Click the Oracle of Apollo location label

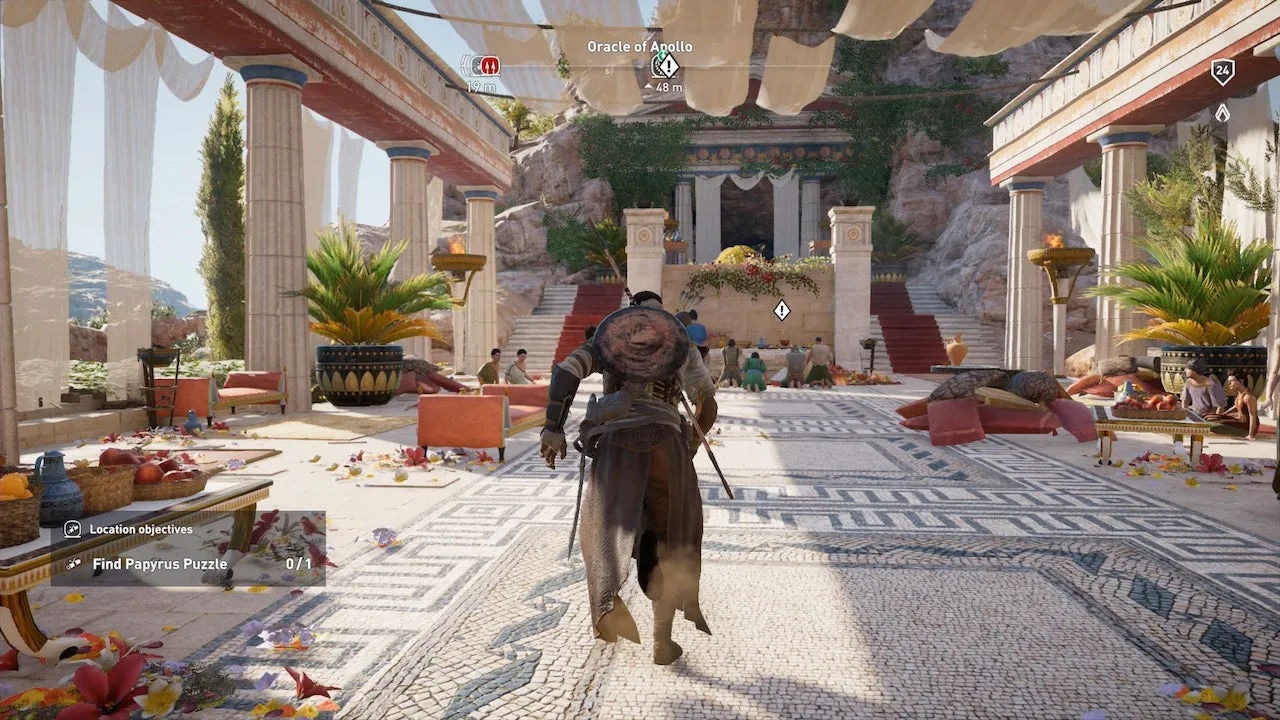coord(639,47)
